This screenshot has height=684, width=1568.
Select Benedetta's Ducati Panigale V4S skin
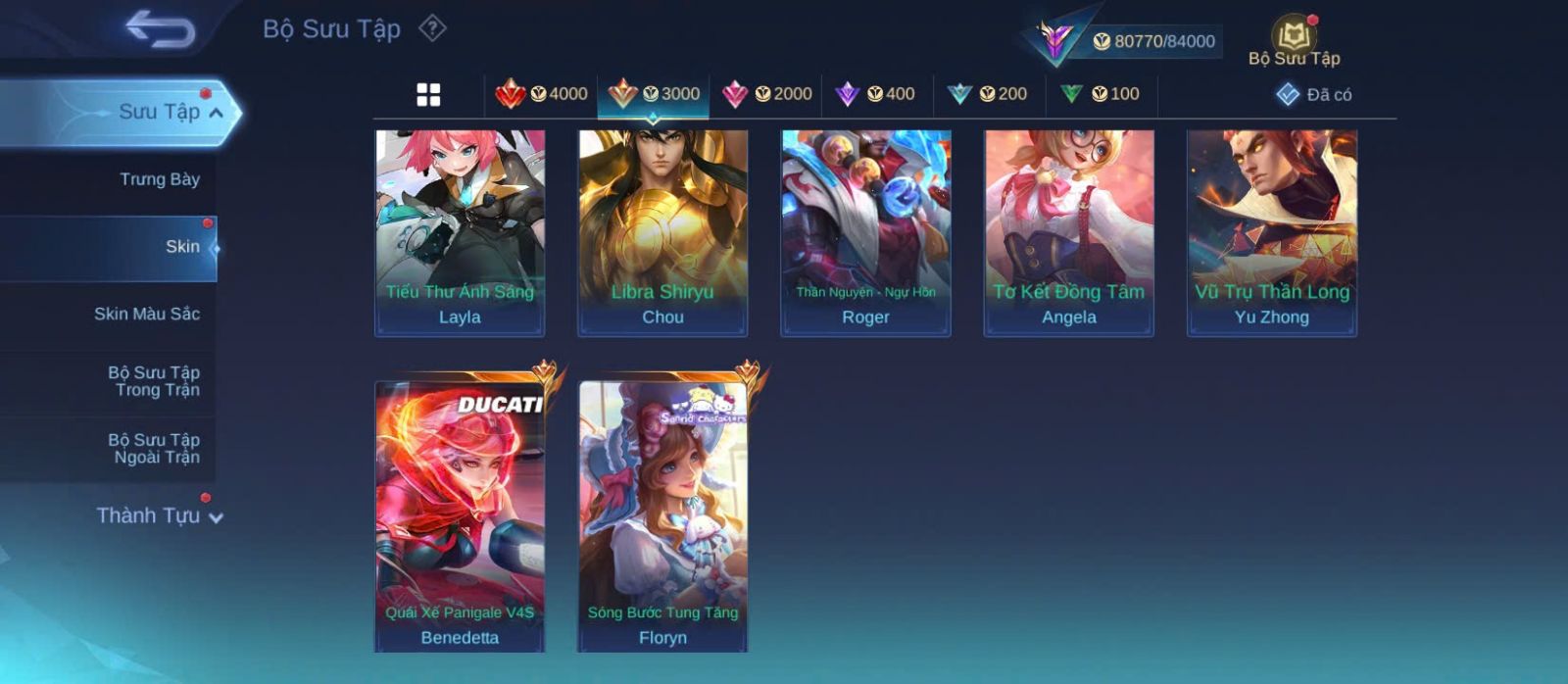tap(460, 515)
